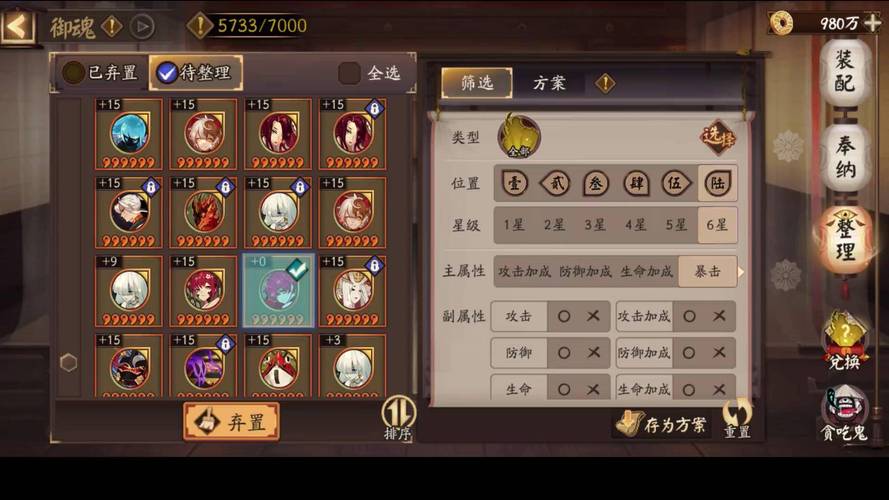Switch to the 筛选 tab

(x=476, y=83)
